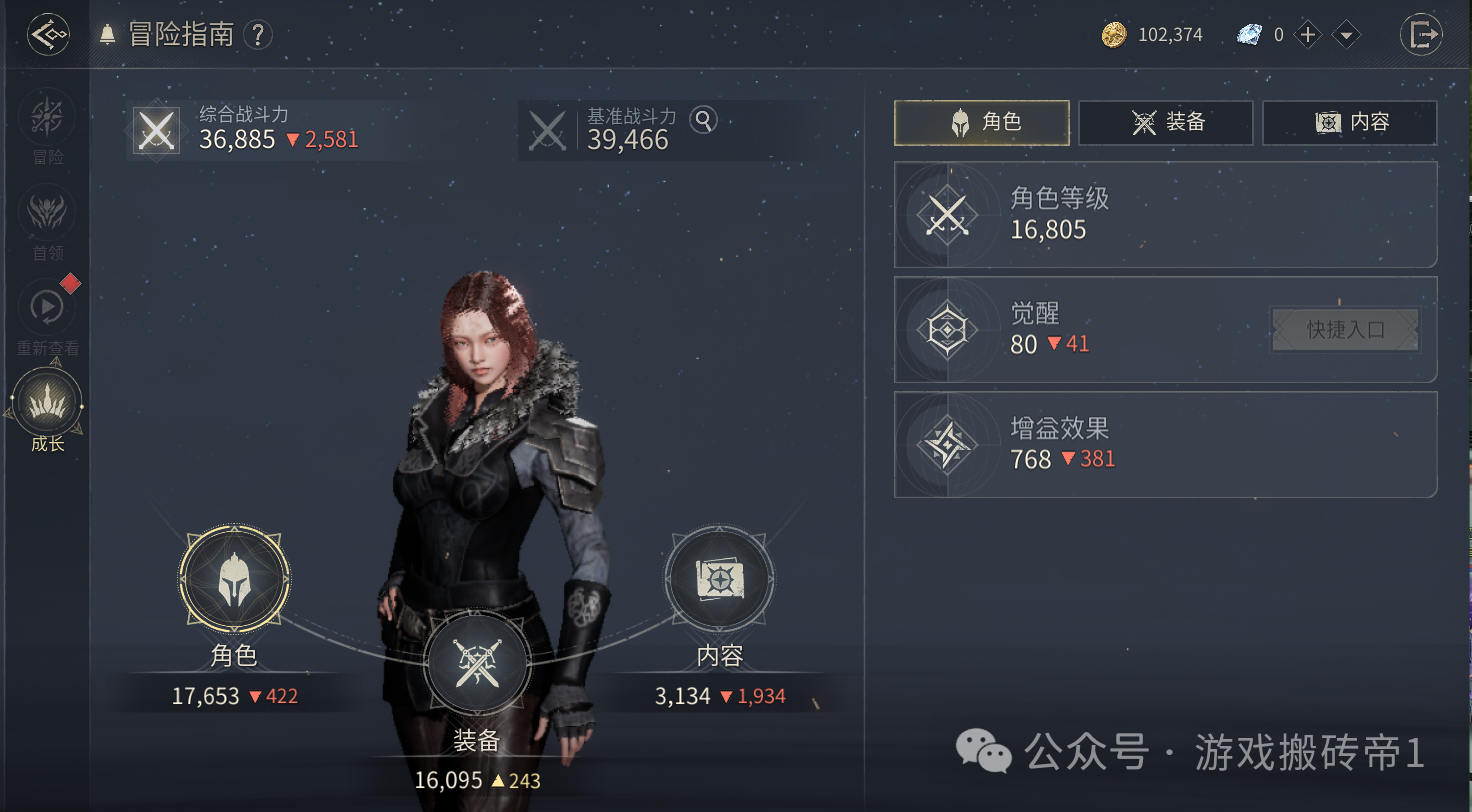Open the 冒险指南 help question mark
Screen dimensions: 1472x812
[x=258, y=36]
